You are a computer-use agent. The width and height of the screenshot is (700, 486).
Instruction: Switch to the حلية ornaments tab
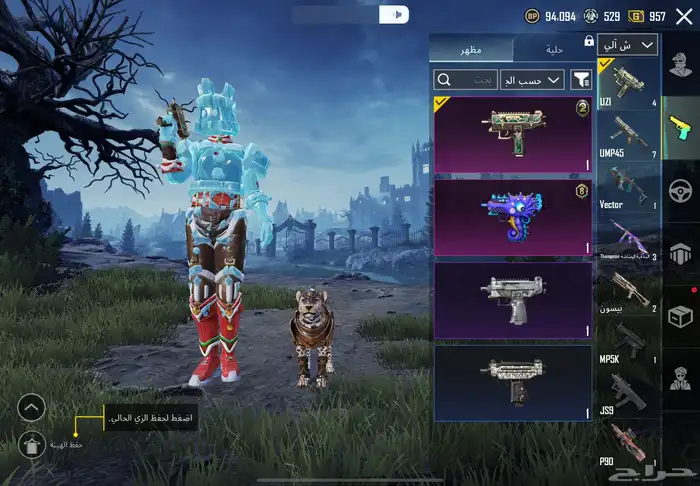pos(553,50)
